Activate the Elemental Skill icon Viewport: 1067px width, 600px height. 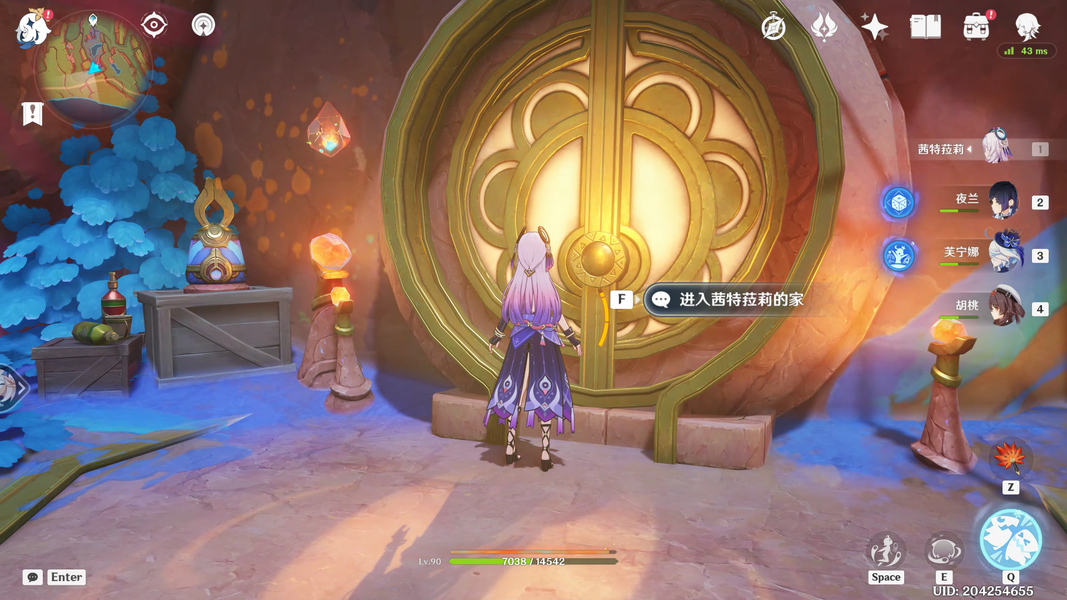click(943, 550)
